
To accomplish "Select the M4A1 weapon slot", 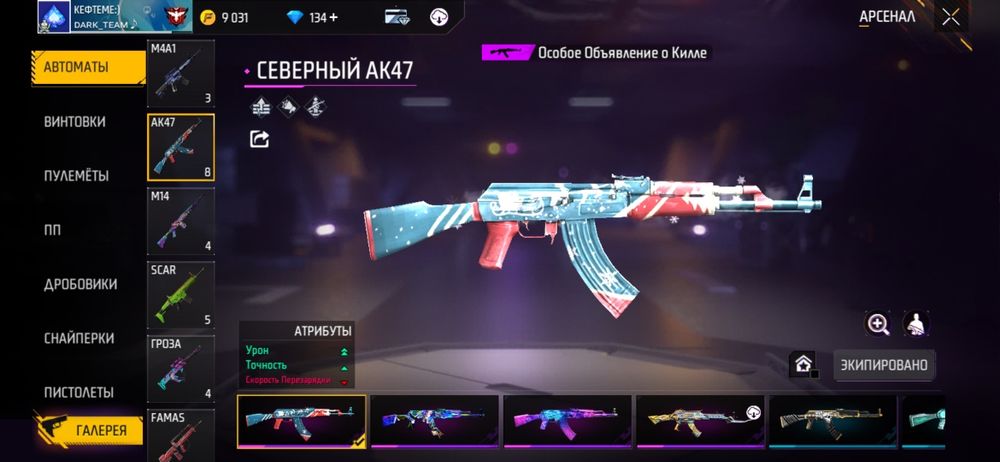I will (180, 73).
